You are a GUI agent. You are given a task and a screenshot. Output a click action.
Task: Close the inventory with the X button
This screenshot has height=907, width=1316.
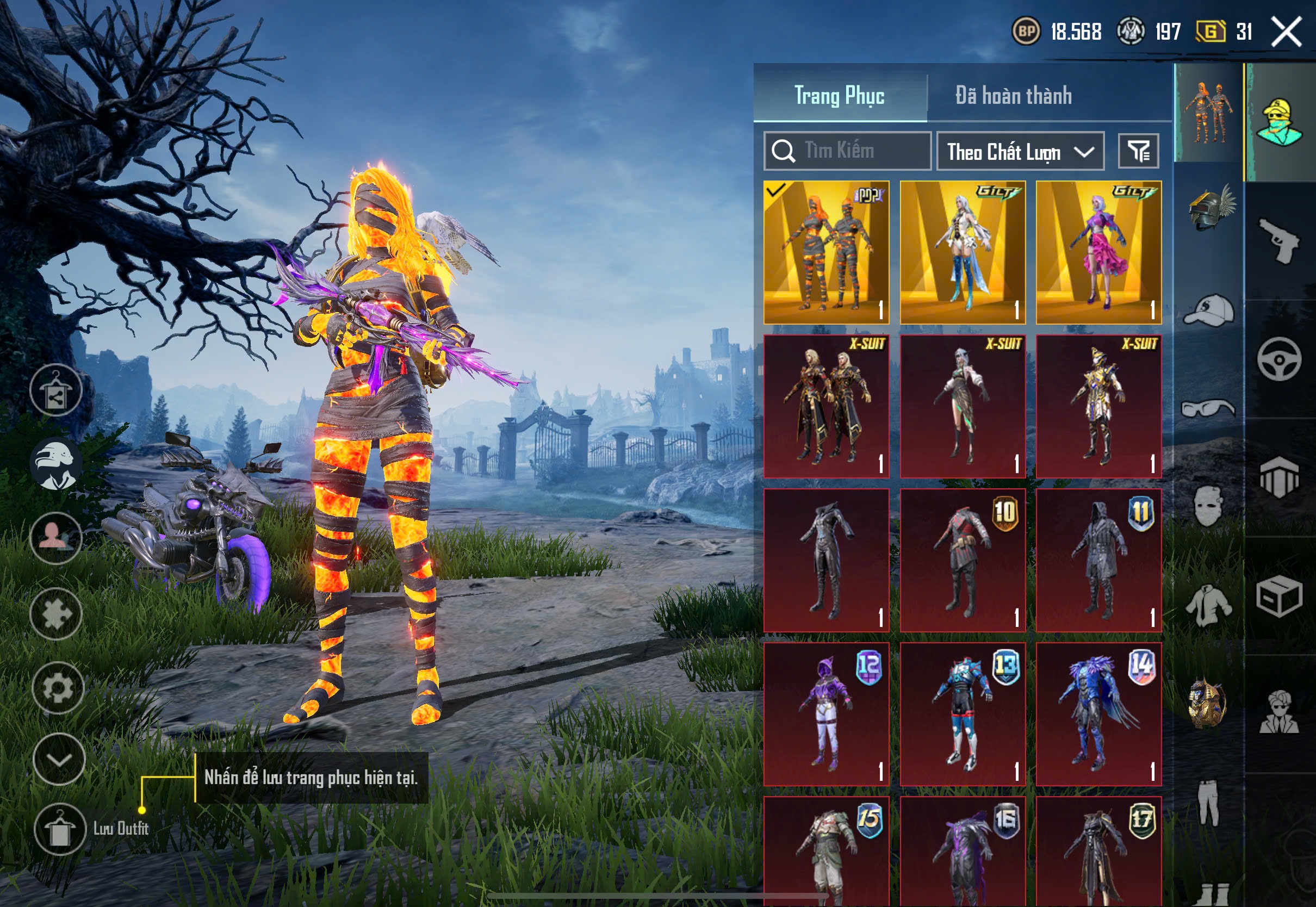pyautogui.click(x=1286, y=32)
